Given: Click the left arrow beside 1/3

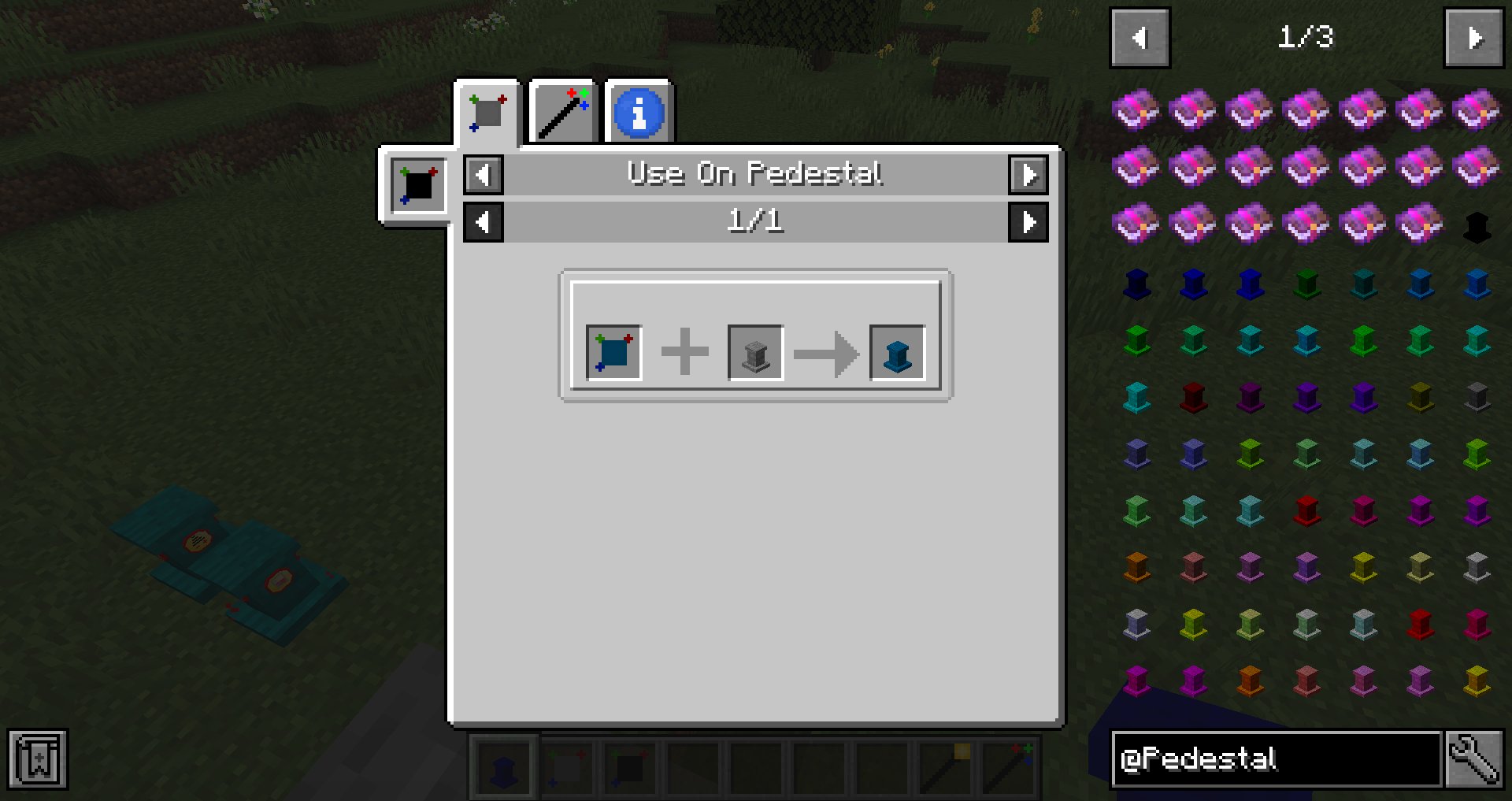Looking at the screenshot, I should tap(1140, 36).
